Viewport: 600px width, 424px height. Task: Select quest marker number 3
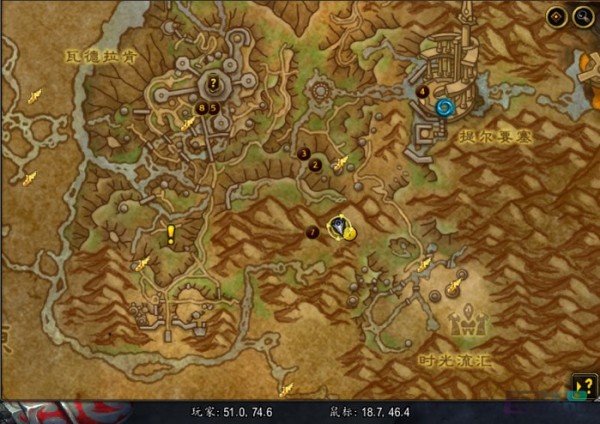pyautogui.click(x=303, y=153)
